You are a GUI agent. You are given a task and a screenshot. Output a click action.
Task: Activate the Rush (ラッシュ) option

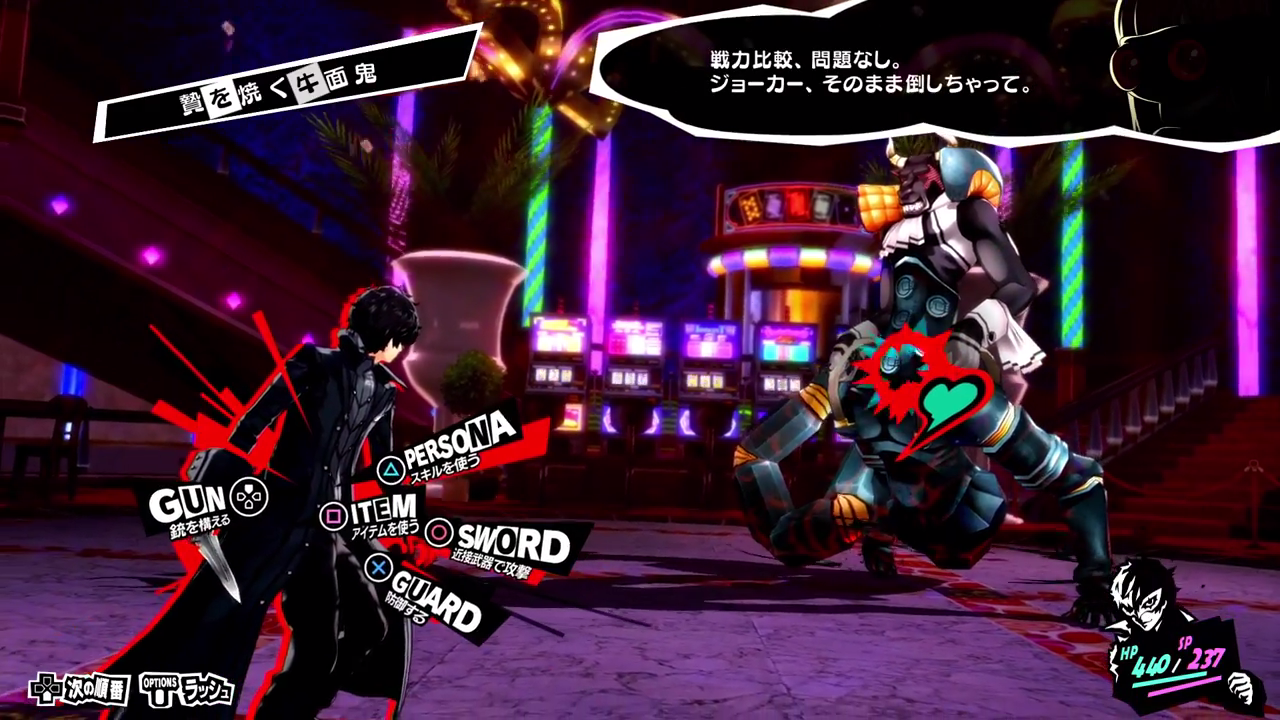coord(189,689)
